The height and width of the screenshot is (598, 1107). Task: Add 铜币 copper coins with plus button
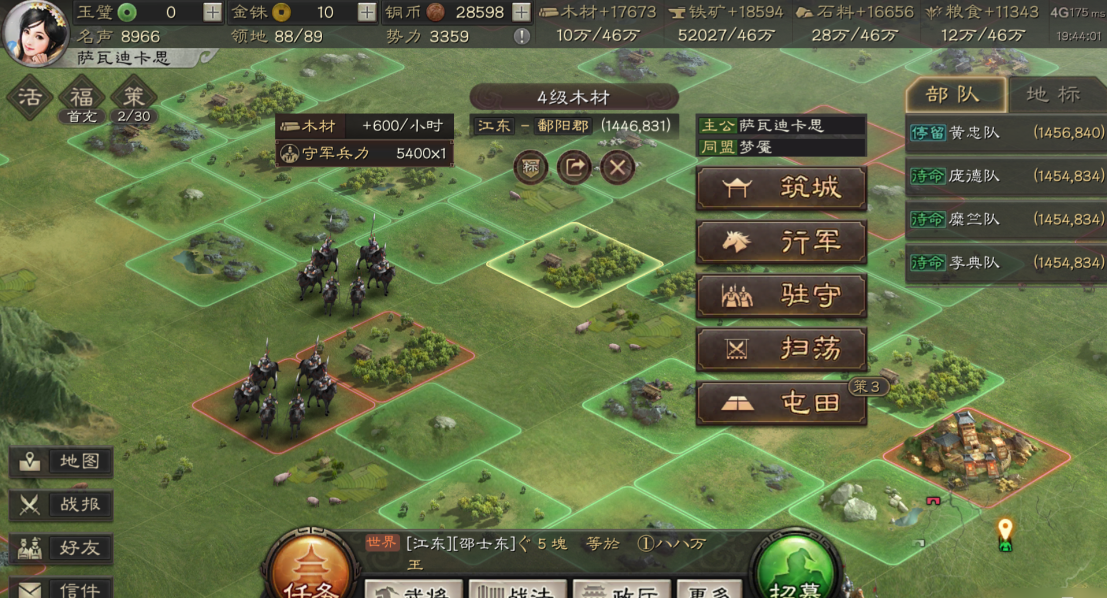tap(521, 12)
